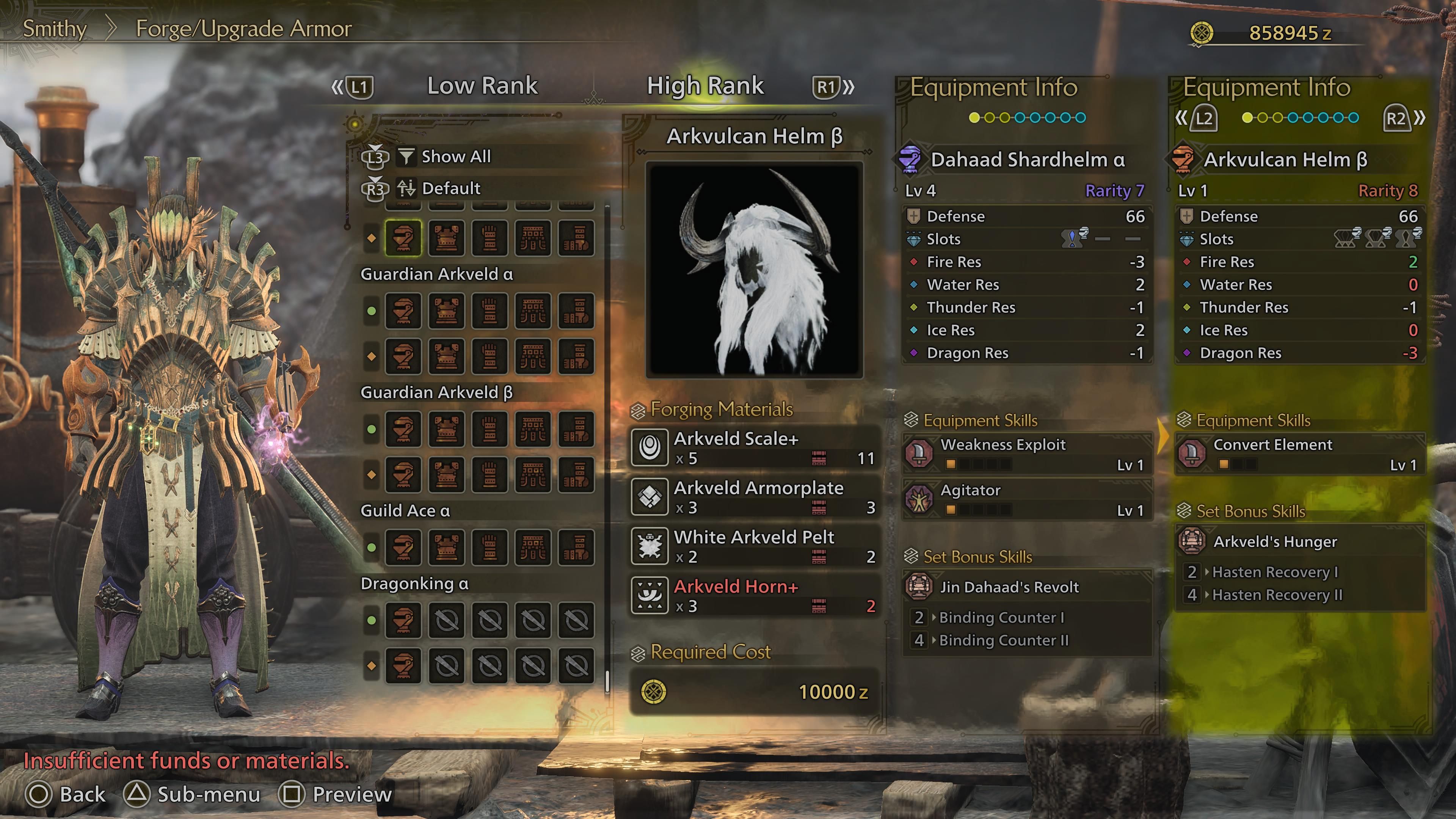The height and width of the screenshot is (819, 1456).
Task: Select the Dragonking α helm icon
Action: (x=403, y=621)
